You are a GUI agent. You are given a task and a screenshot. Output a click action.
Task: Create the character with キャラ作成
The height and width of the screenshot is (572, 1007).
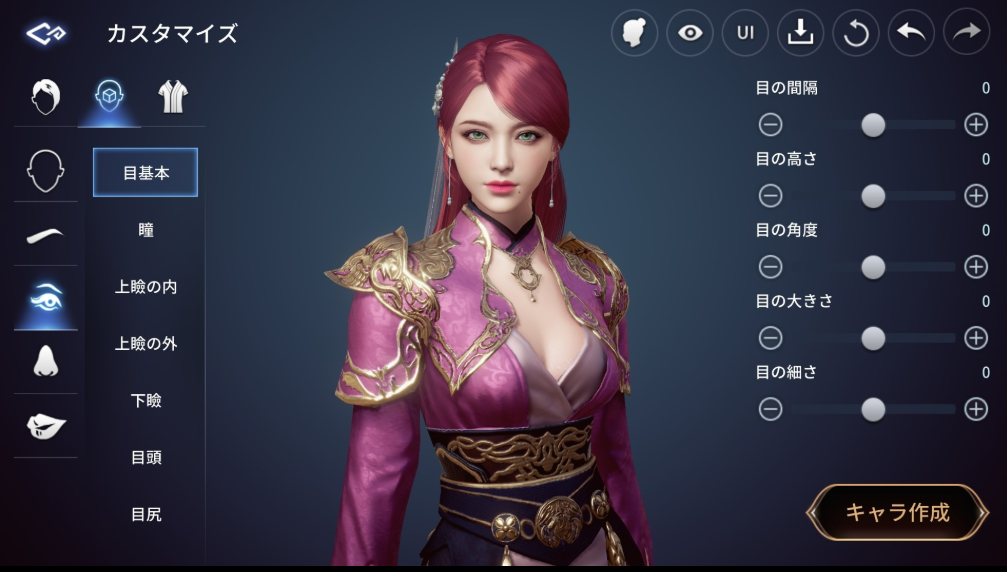pos(896,513)
